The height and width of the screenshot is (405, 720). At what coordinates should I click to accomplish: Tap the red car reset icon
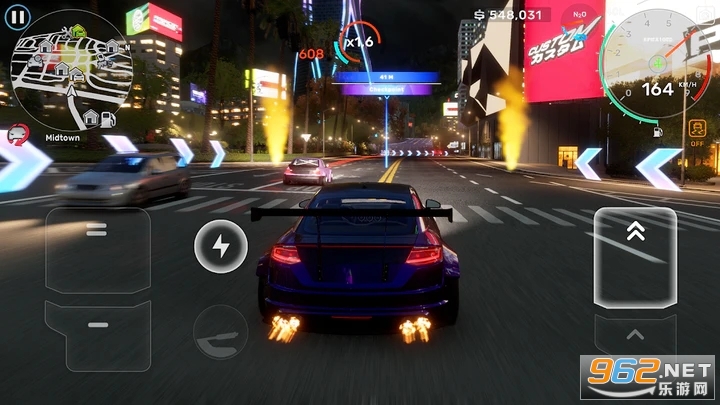coord(17,132)
